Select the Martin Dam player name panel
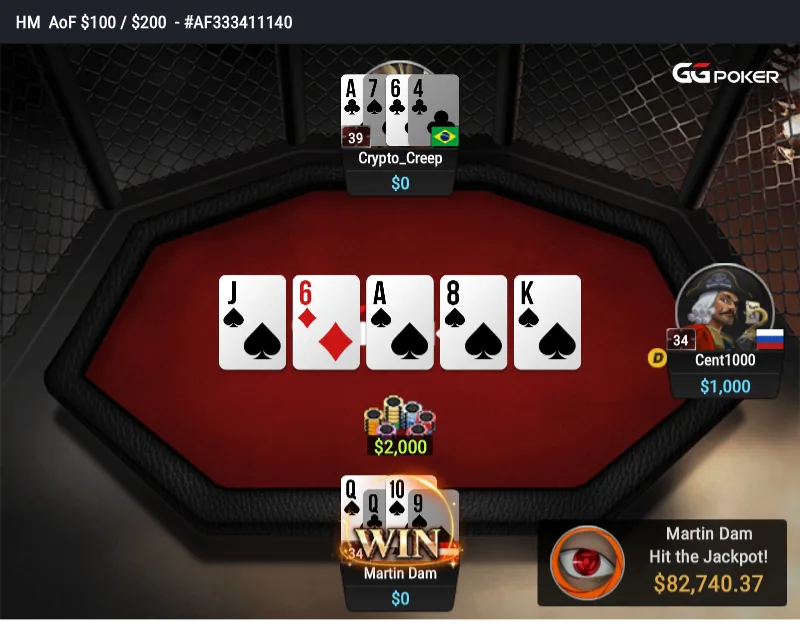 pyautogui.click(x=400, y=574)
